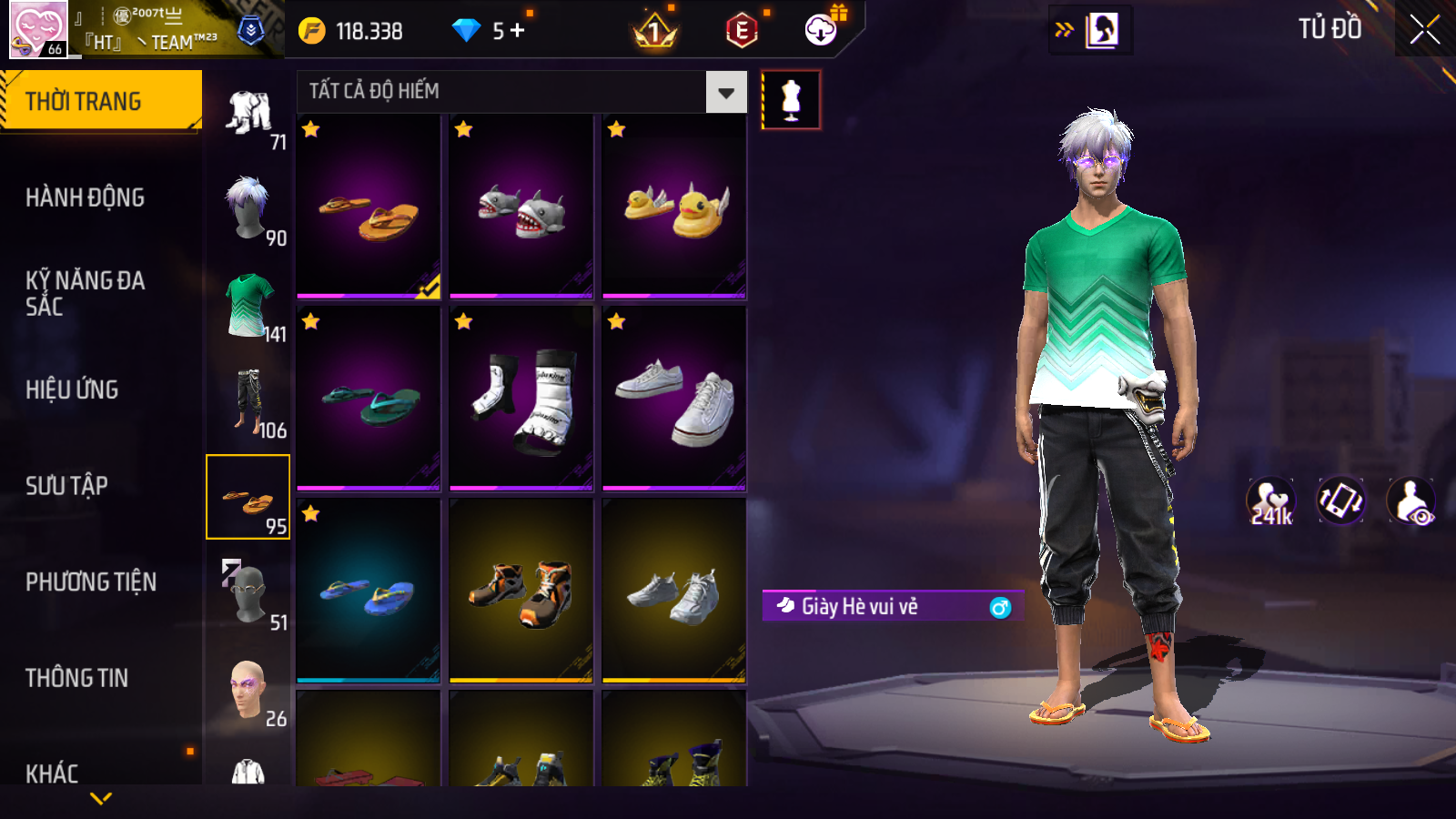The height and width of the screenshot is (819, 1456).
Task: Choose the white sneakers item
Action: (674, 399)
